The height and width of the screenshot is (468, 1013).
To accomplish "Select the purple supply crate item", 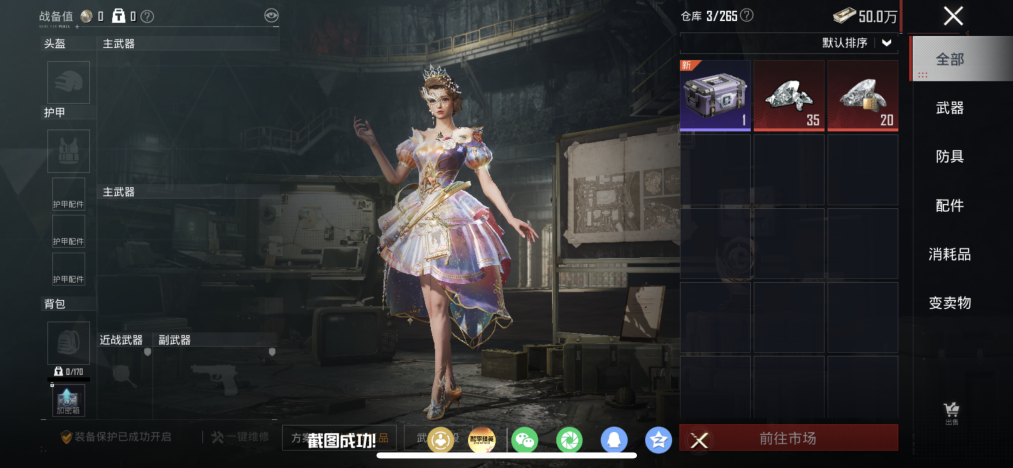I will [715, 95].
